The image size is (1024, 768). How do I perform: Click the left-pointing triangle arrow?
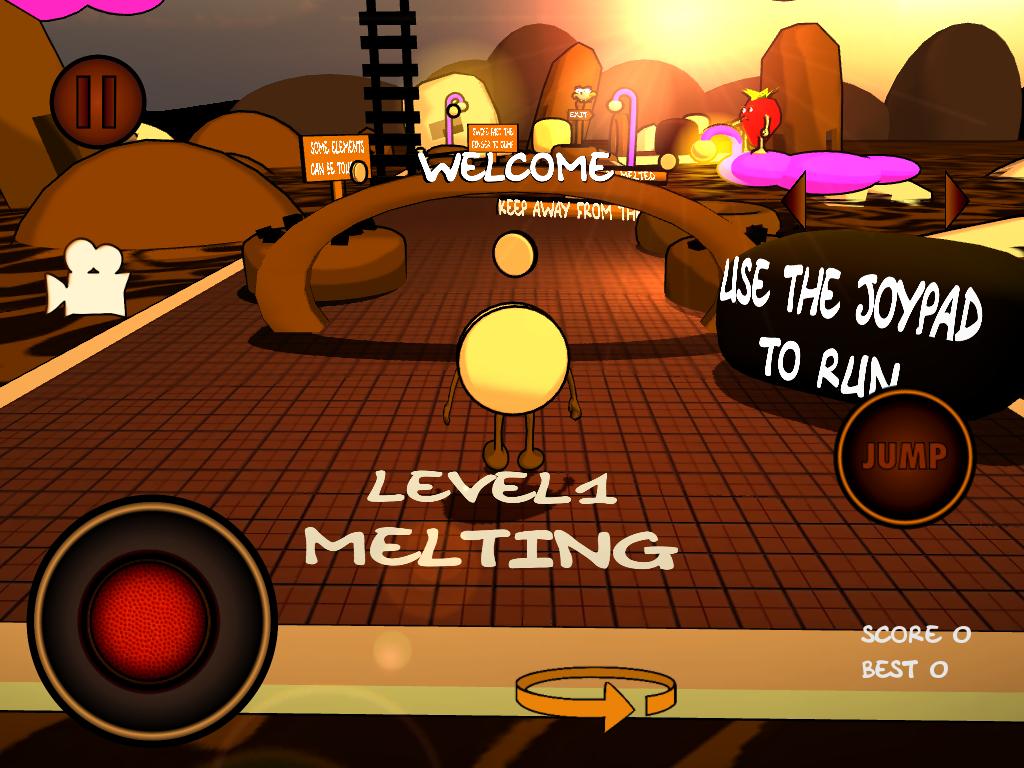tap(794, 199)
